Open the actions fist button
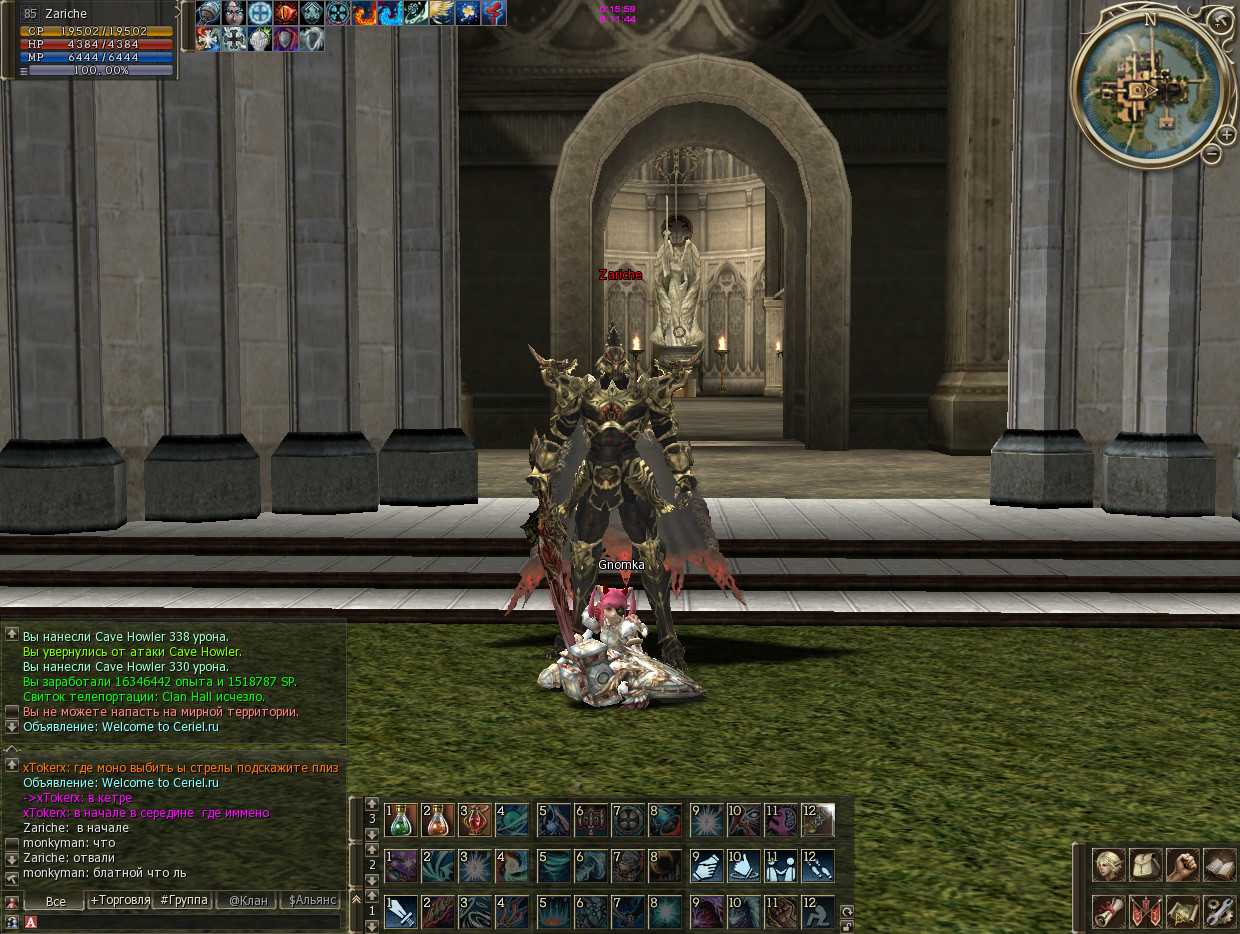 (x=1183, y=866)
